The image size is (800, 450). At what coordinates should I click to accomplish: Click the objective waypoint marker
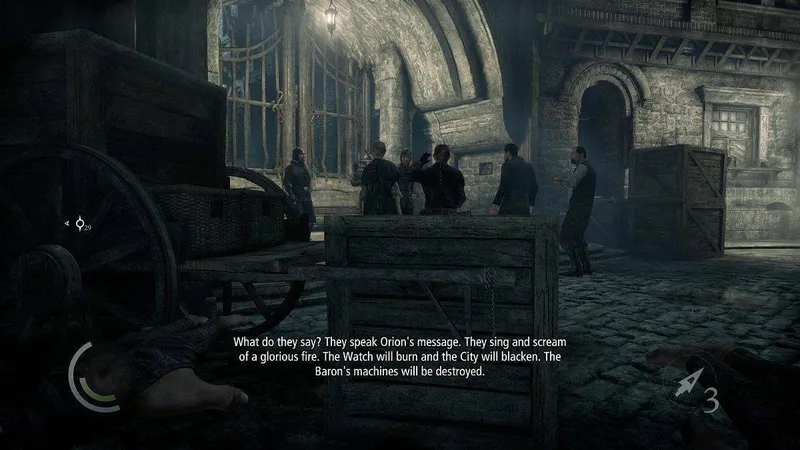79,224
